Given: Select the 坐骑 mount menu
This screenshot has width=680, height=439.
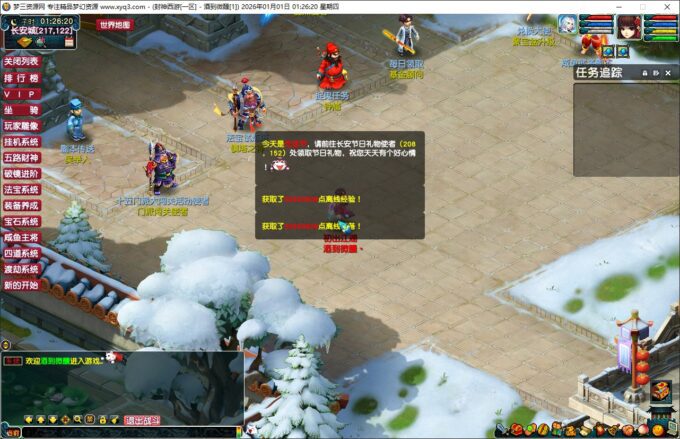Looking at the screenshot, I should click(x=22, y=110).
